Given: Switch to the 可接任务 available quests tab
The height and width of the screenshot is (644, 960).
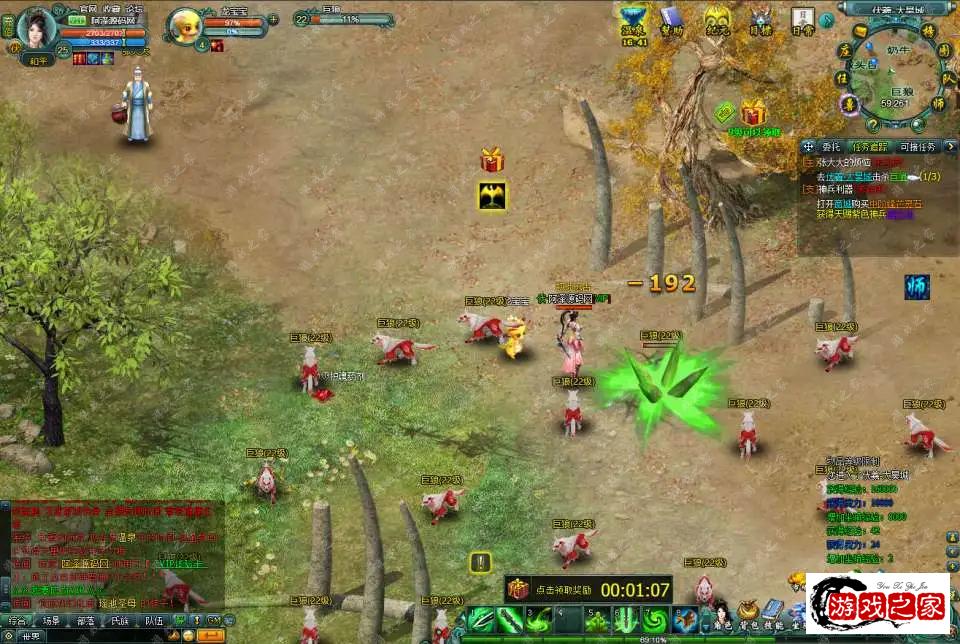Looking at the screenshot, I should coord(917,147).
